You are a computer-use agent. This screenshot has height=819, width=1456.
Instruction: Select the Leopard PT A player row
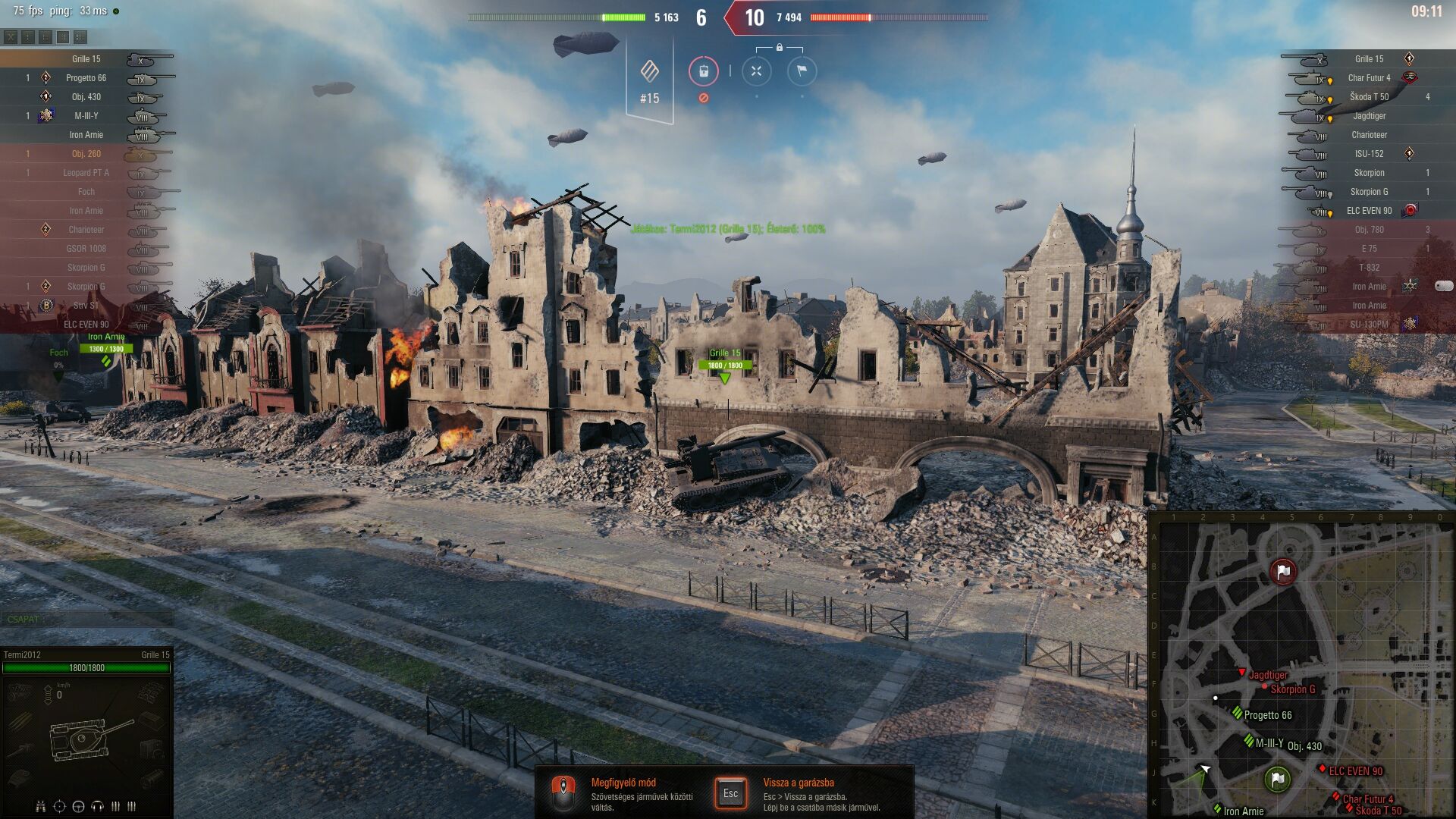click(86, 173)
